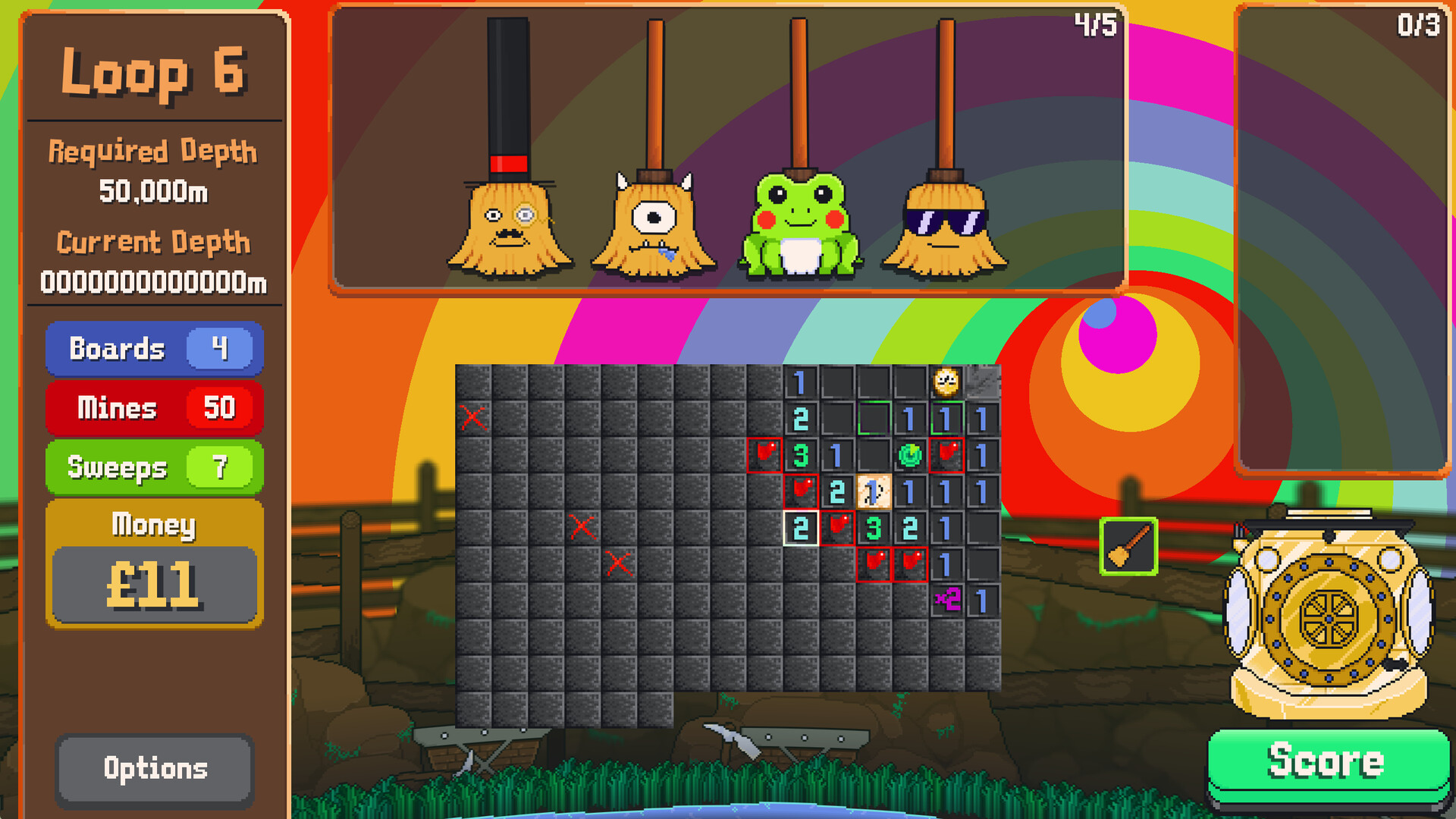Image resolution: width=1456 pixels, height=819 pixels.
Task: Unflag the heart mine tile beside the green 3
Action: 764,455
